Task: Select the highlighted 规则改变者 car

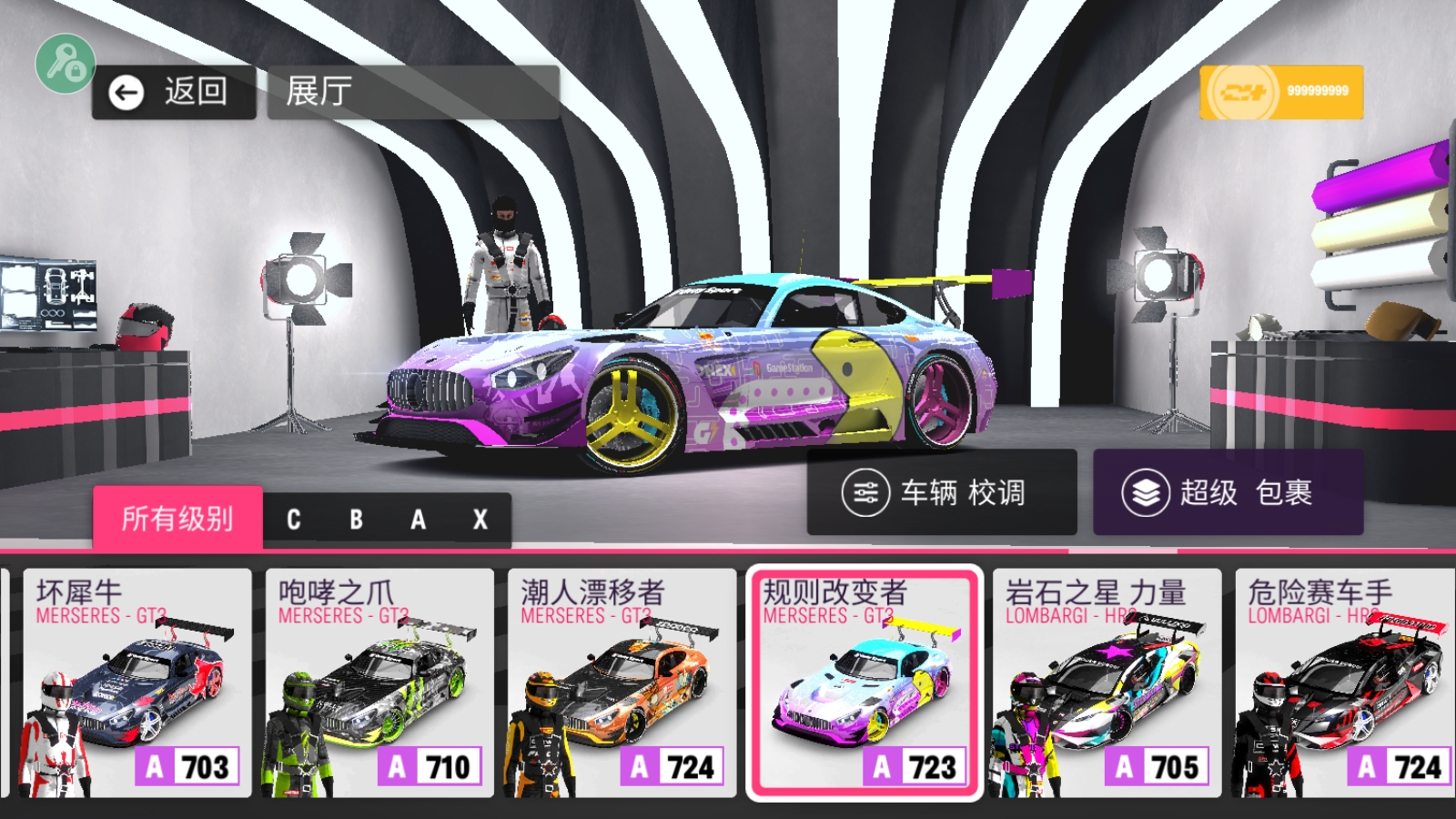Action: point(864,682)
